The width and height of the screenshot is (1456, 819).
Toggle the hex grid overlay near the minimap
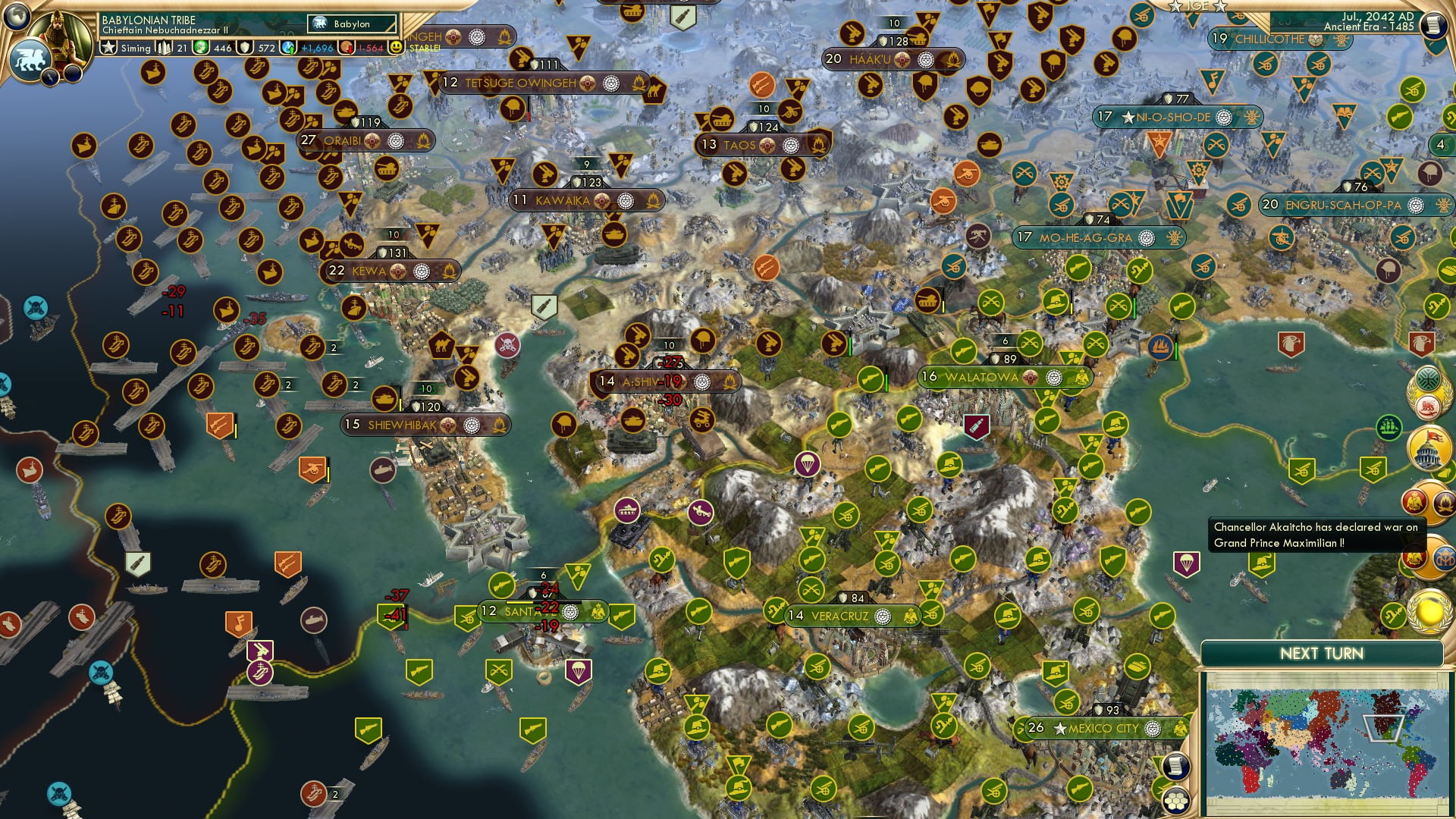click(x=1175, y=801)
